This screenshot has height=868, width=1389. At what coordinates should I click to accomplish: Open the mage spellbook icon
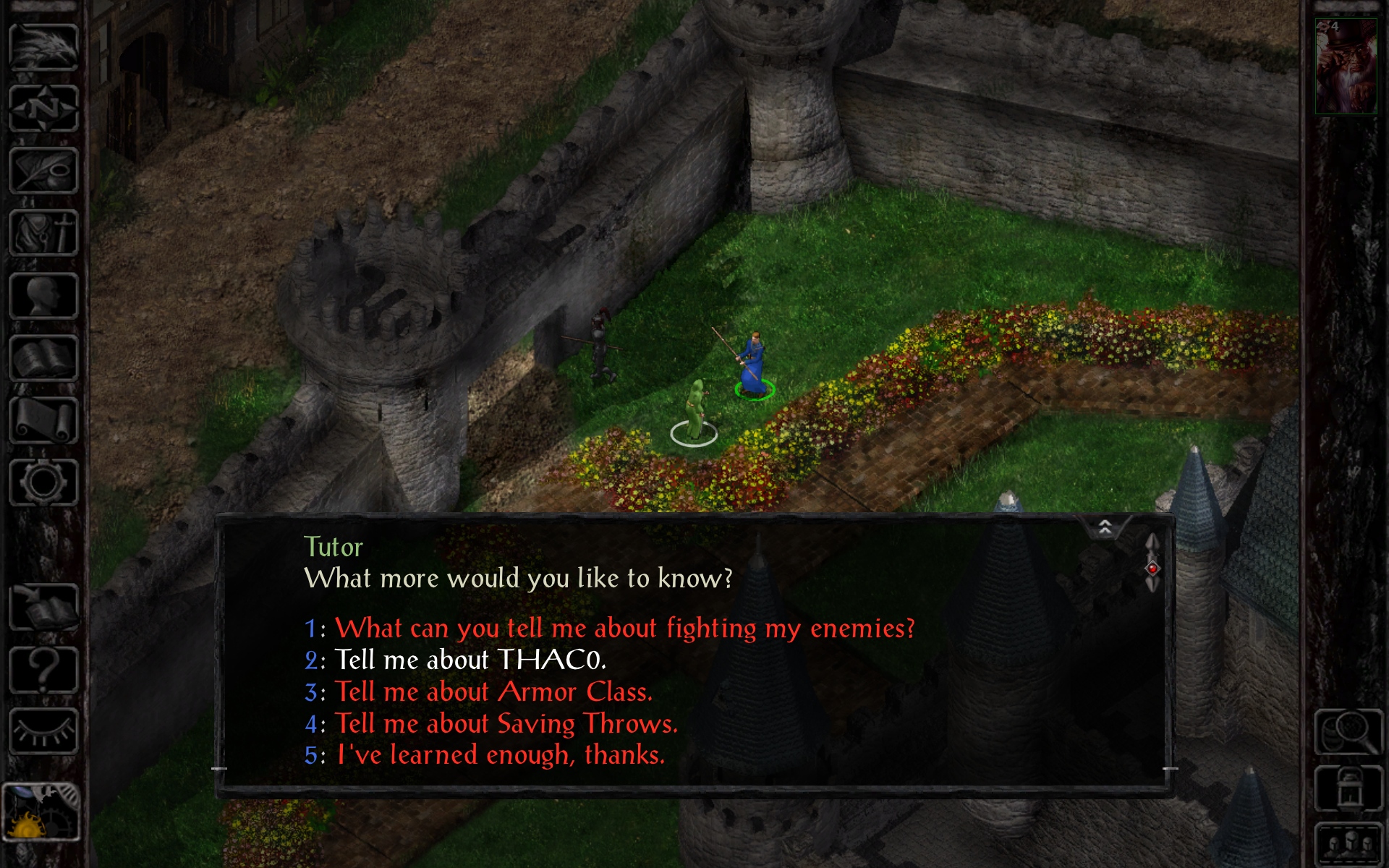pos(43,358)
